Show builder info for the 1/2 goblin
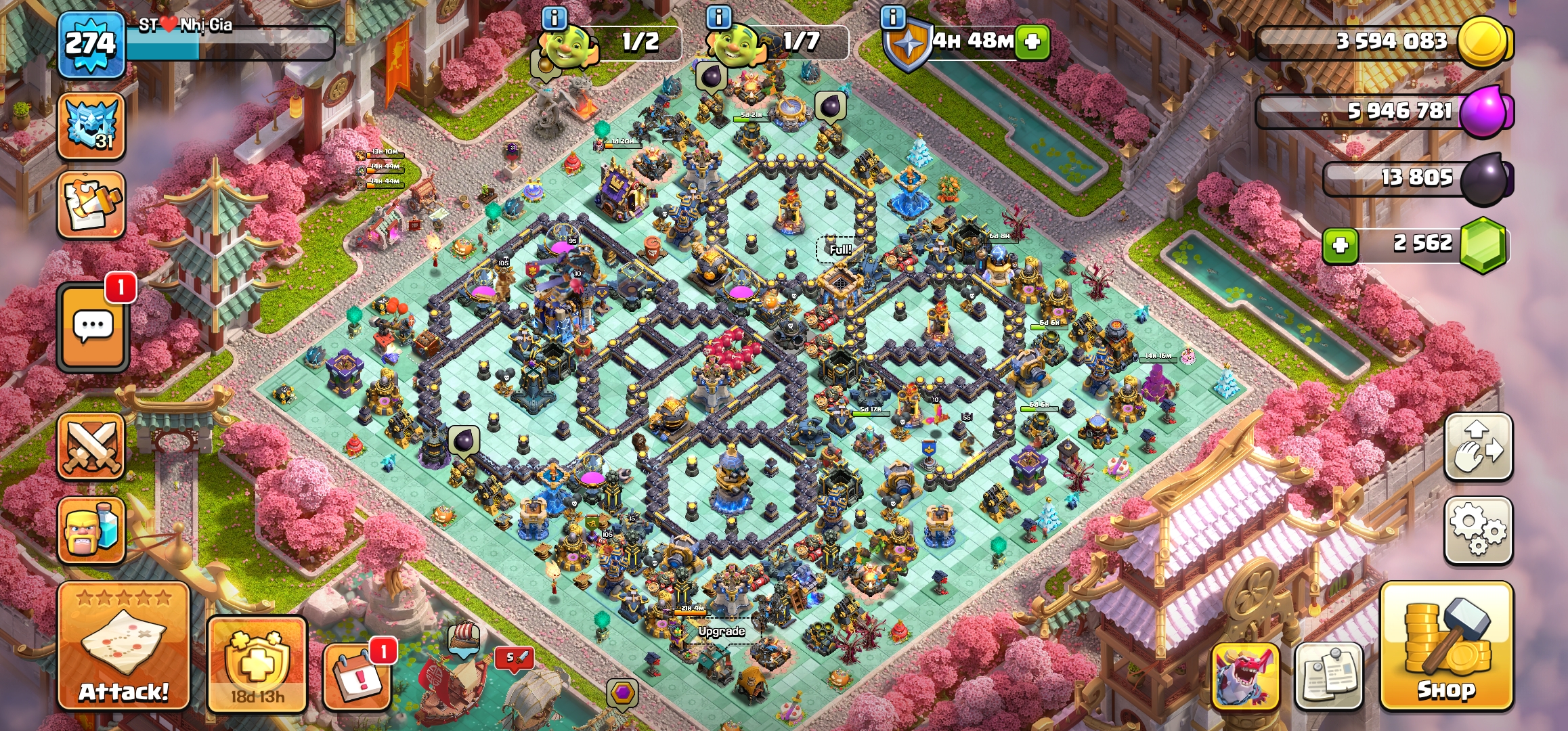This screenshot has width=1568, height=731. (x=554, y=18)
